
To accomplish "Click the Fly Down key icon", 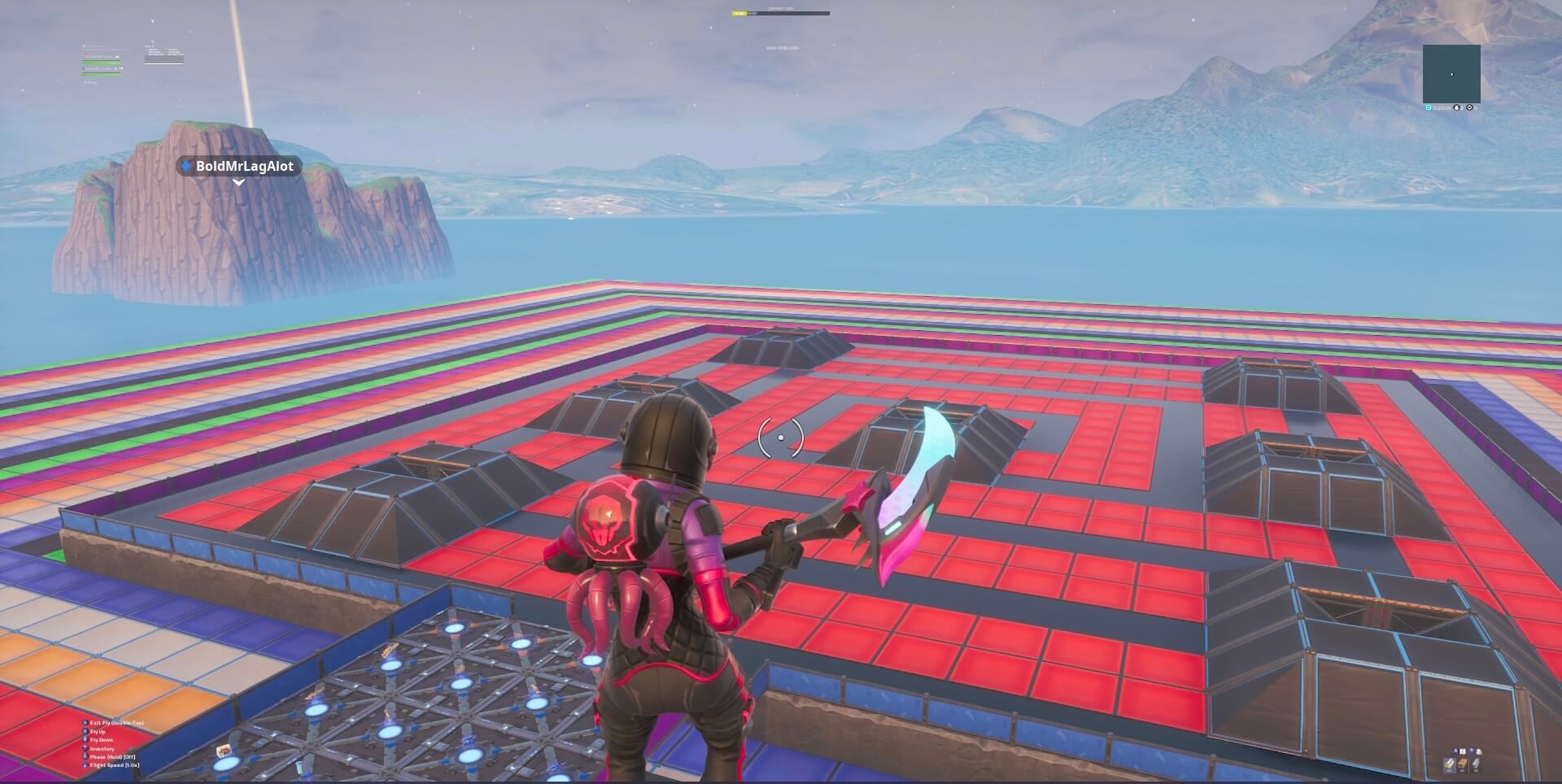I will tap(85, 738).
